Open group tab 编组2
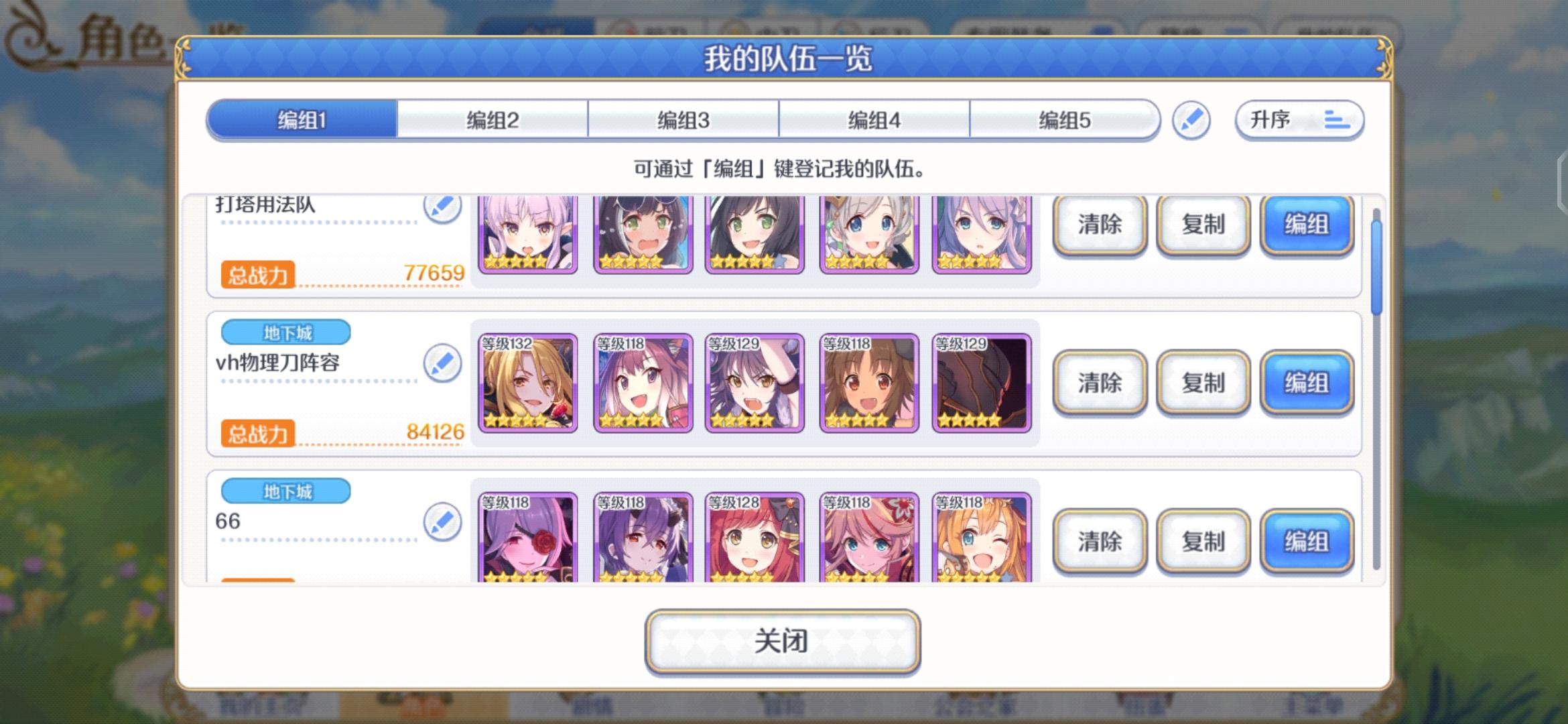The height and width of the screenshot is (724, 1568). pos(493,119)
